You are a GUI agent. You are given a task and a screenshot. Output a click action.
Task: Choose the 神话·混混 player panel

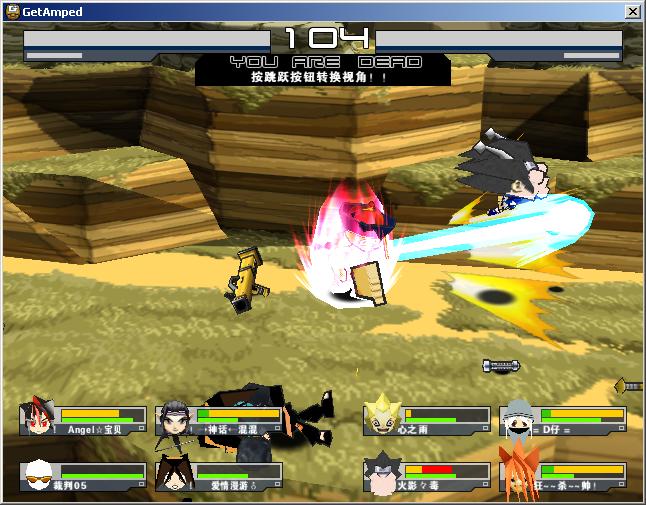tap(220, 420)
